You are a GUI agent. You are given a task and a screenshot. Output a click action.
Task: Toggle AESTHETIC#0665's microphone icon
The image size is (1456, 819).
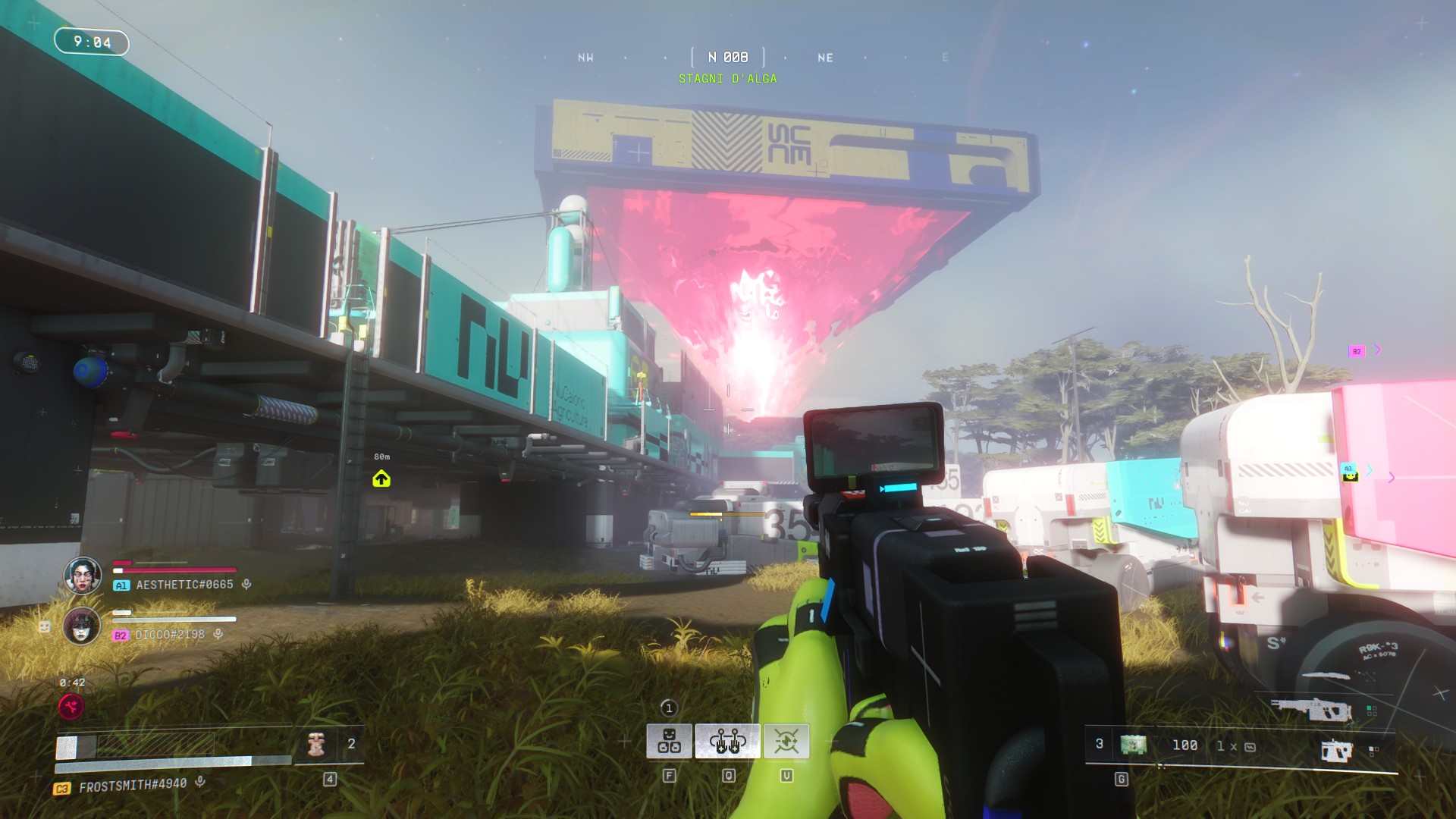pyautogui.click(x=246, y=585)
